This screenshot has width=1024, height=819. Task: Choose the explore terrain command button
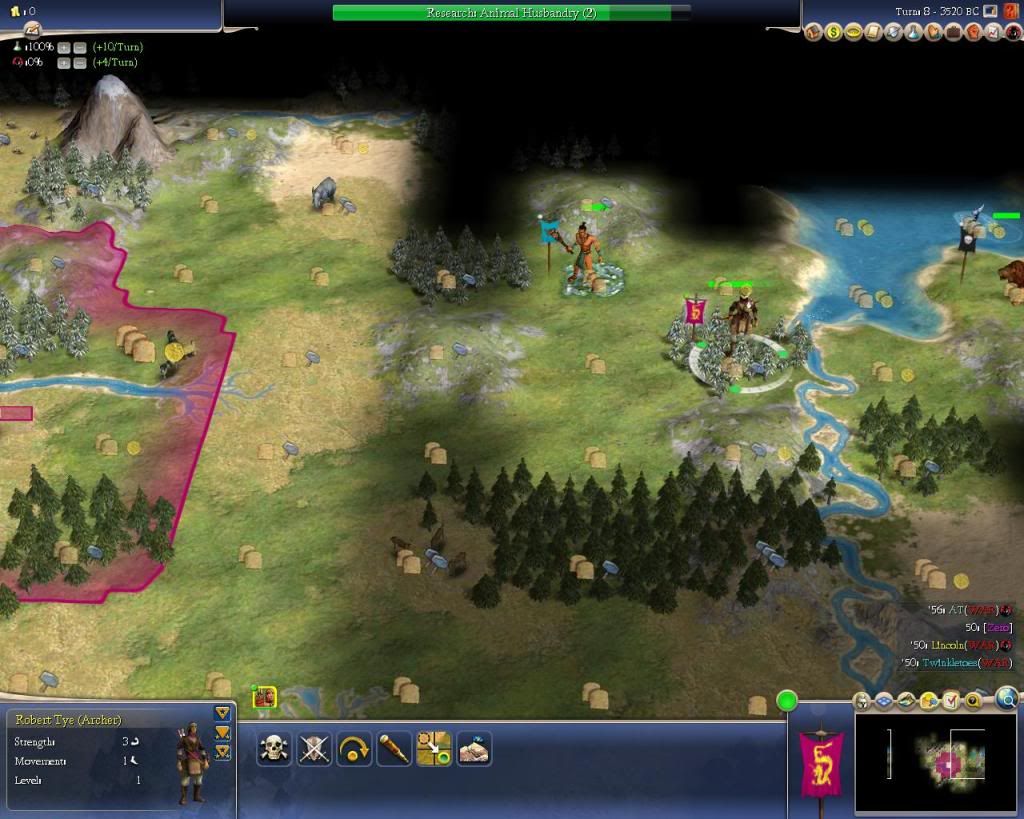coord(474,748)
